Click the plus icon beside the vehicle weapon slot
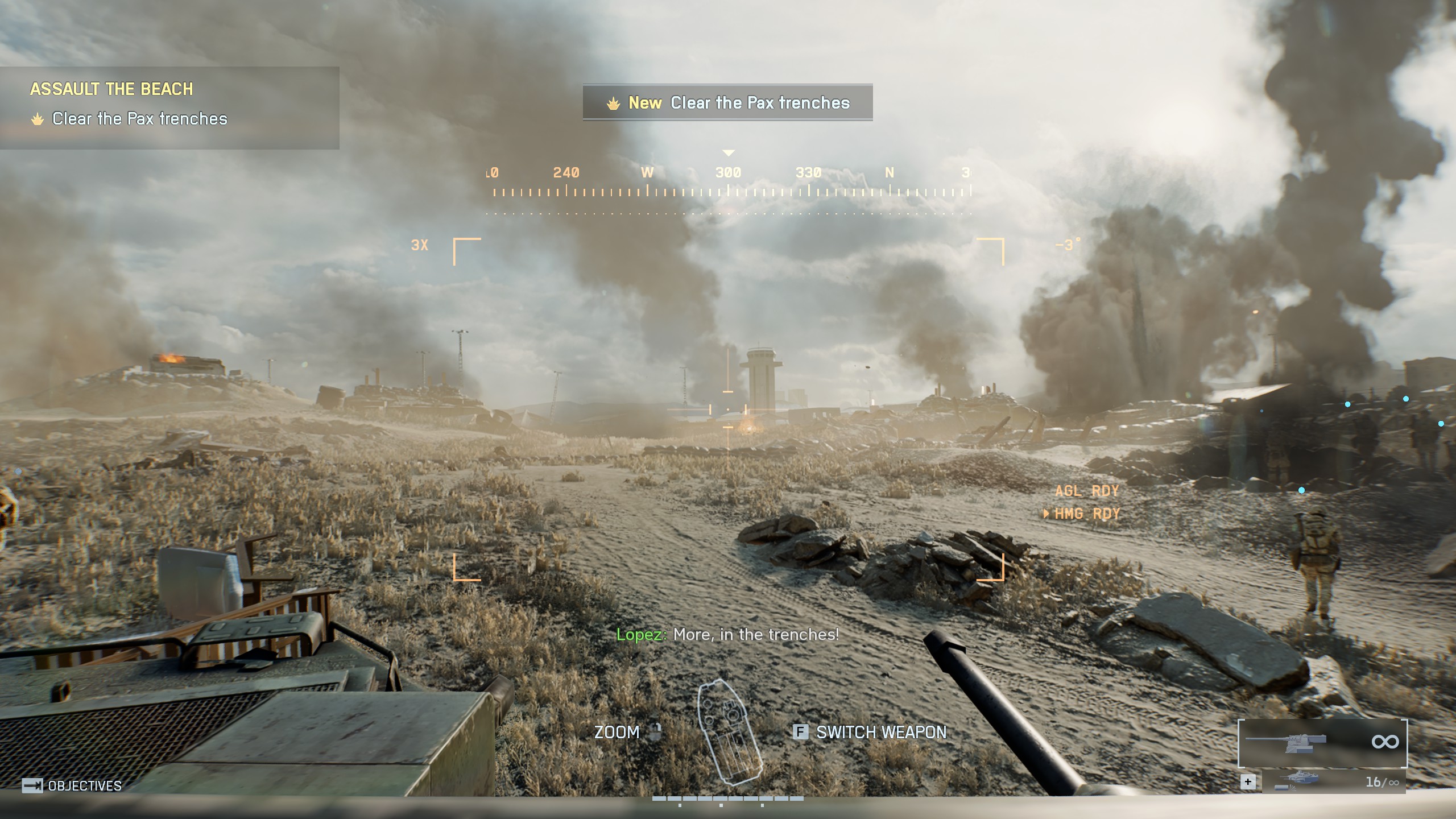 [x=1248, y=782]
